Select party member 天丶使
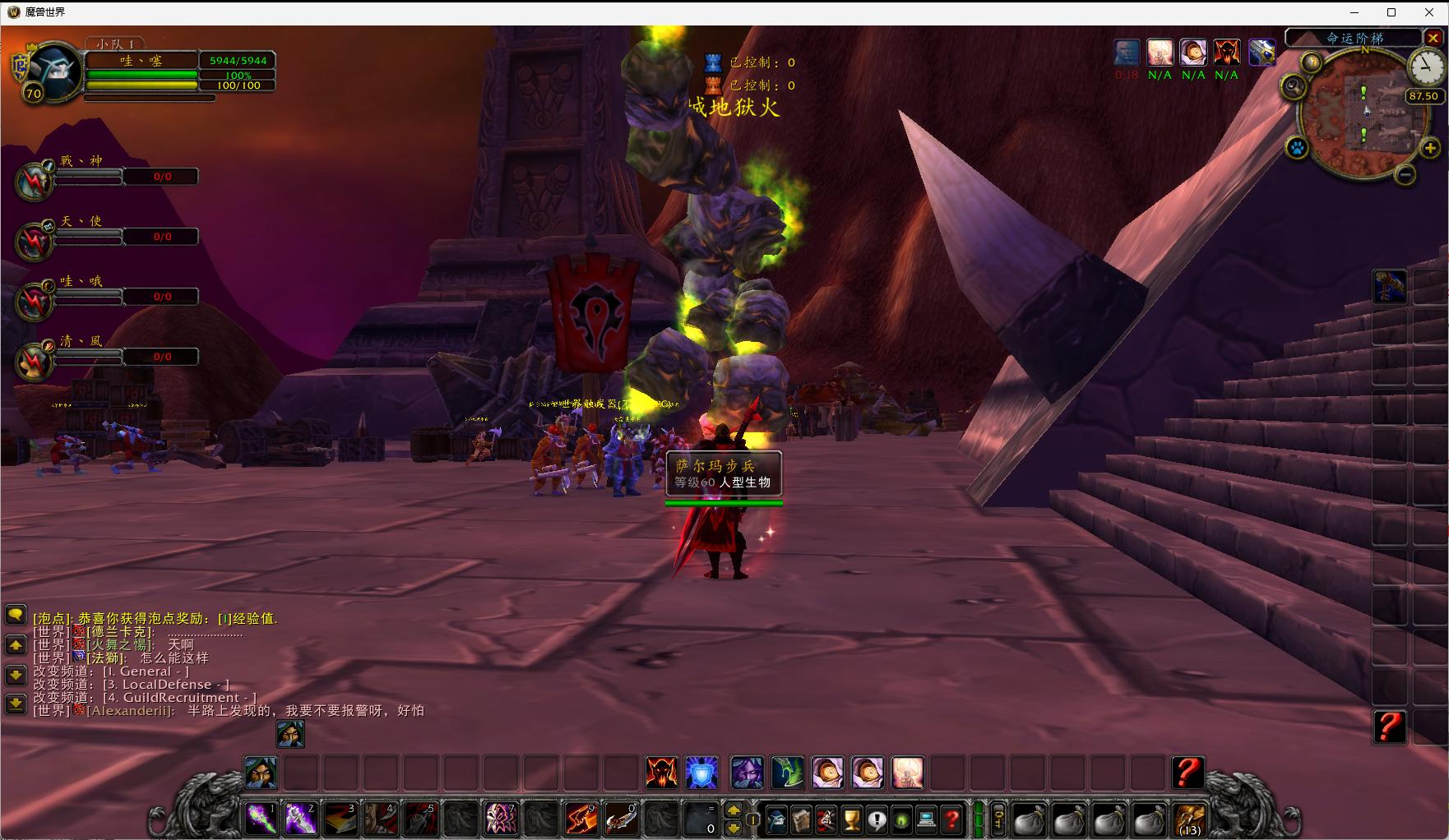The height and width of the screenshot is (840, 1449). click(35, 239)
